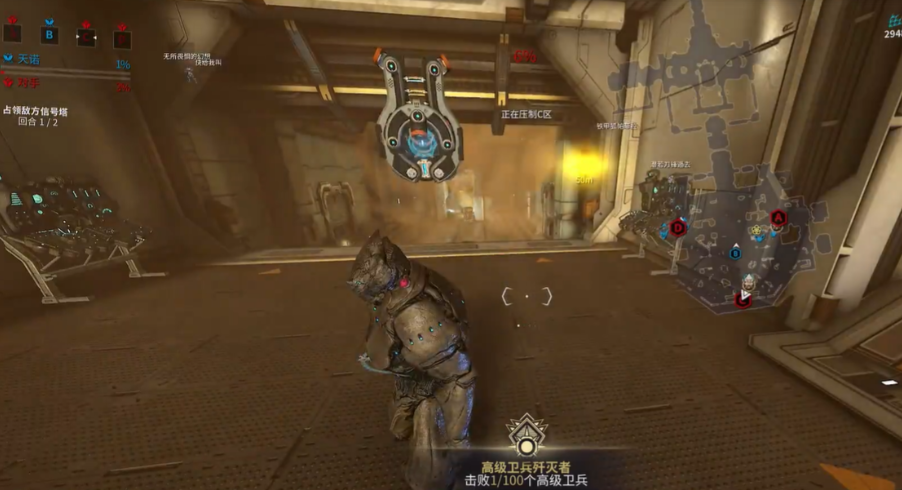Click the red C marker on the minimap
The width and height of the screenshot is (902, 490).
743,298
